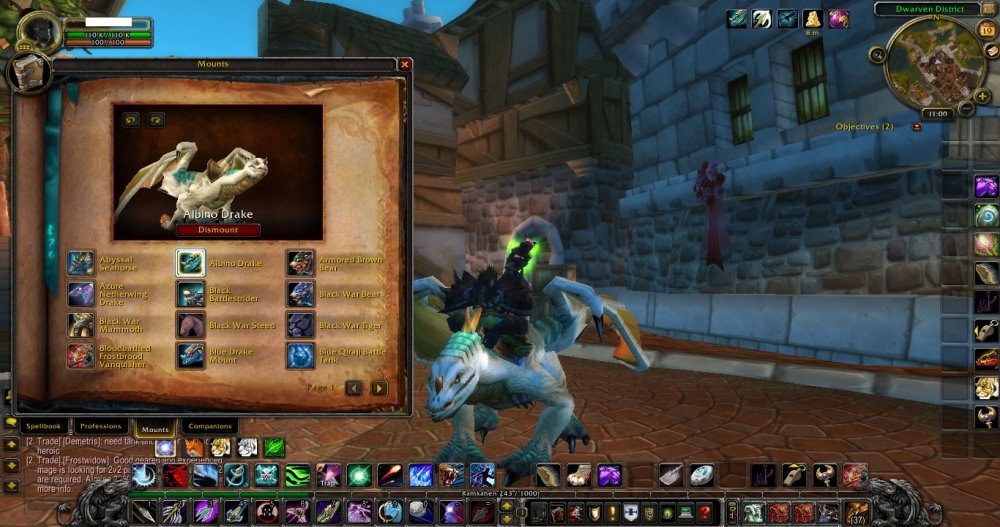Viewport: 1000px width, 527px height.
Task: Select the Black War Mammoth mount
Action: pos(81,324)
